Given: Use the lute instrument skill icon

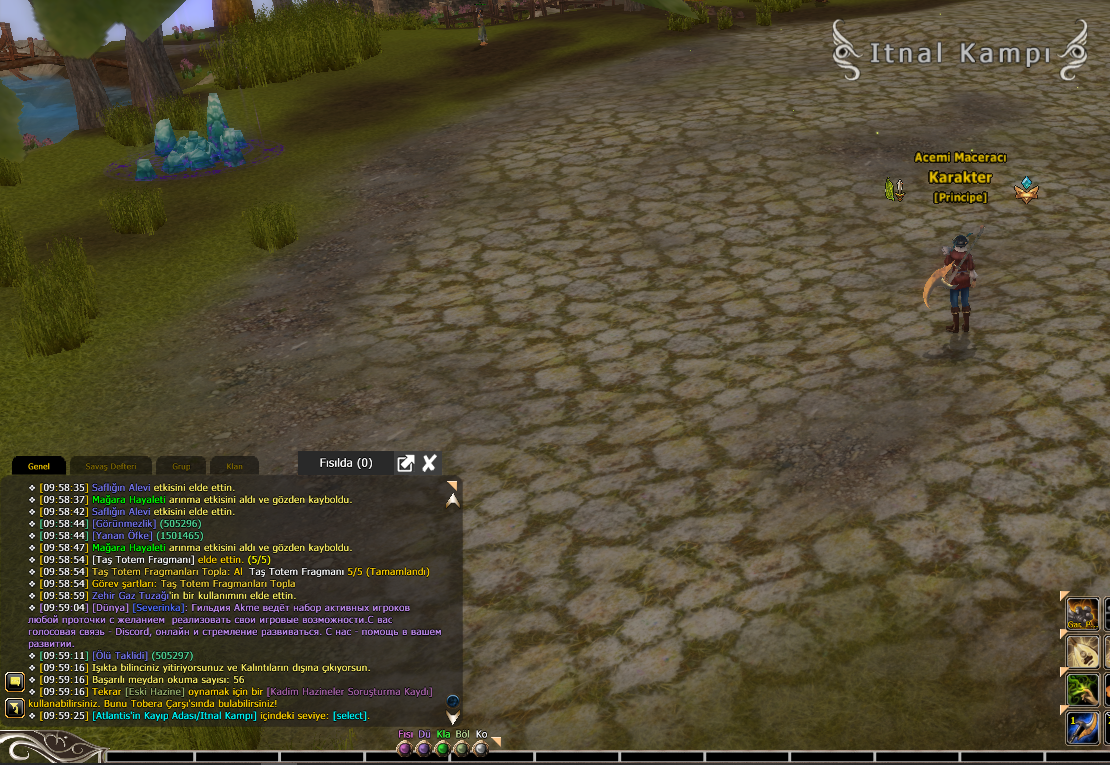Looking at the screenshot, I should pyautogui.click(x=1083, y=652).
